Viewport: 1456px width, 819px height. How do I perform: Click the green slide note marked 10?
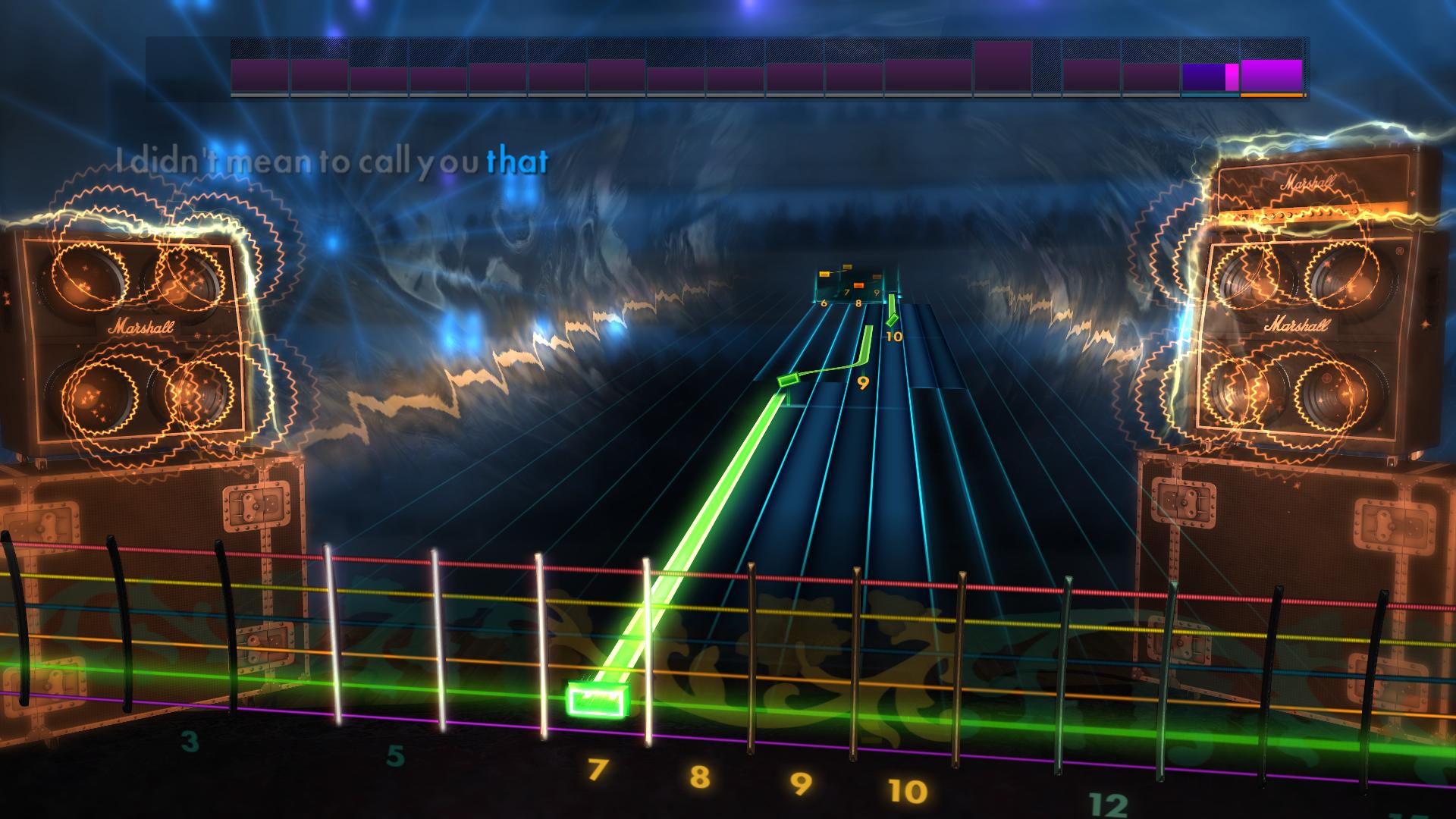coord(891,321)
